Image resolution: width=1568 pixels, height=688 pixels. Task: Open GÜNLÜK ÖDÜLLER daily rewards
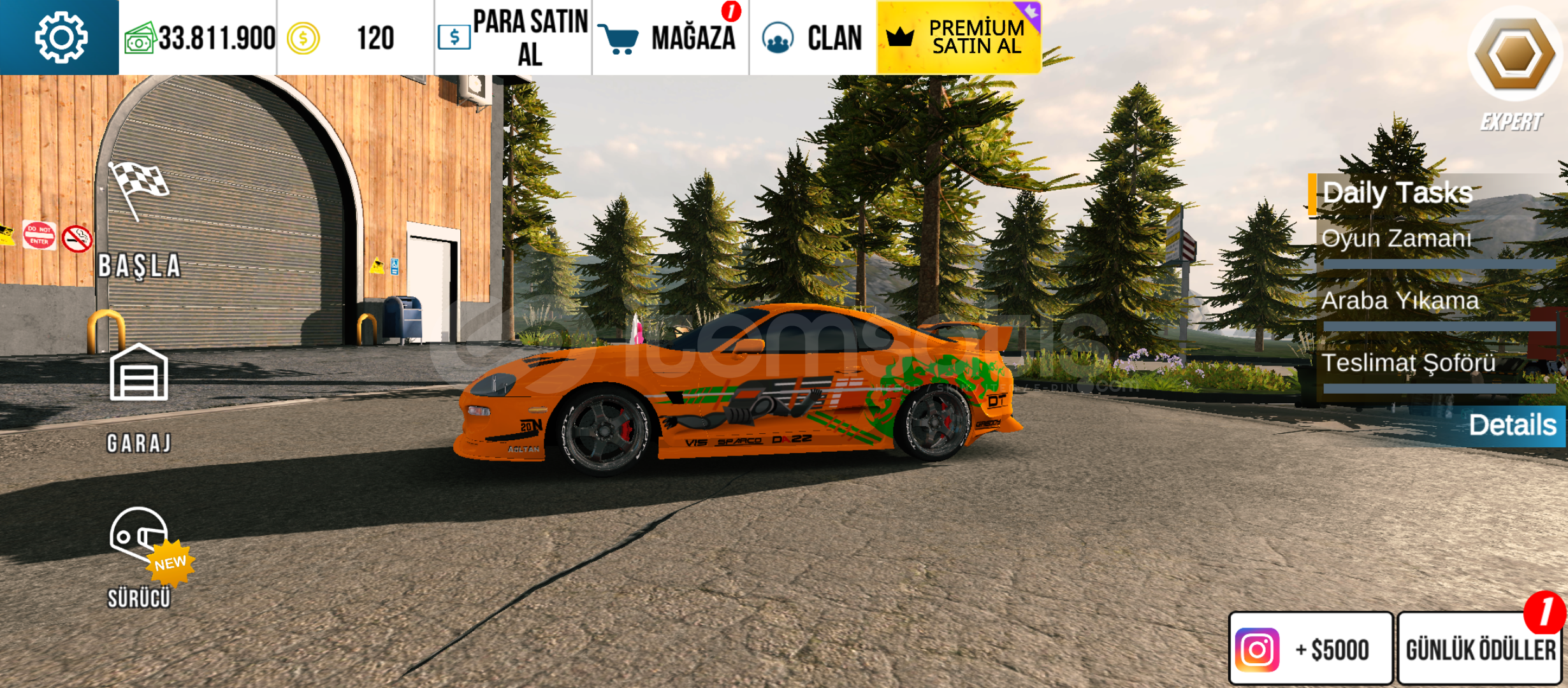1480,649
